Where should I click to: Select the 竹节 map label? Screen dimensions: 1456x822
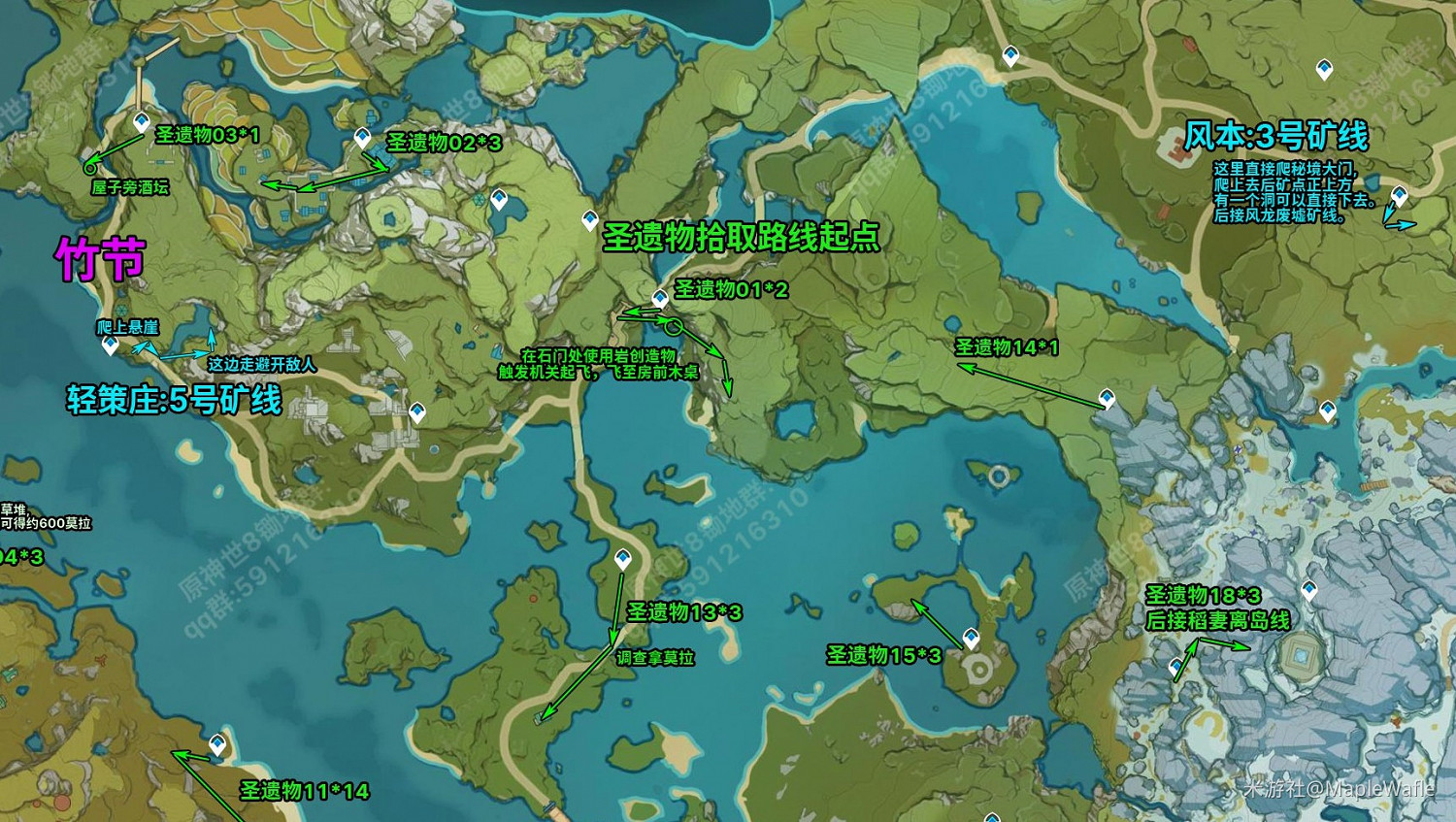click(x=101, y=258)
